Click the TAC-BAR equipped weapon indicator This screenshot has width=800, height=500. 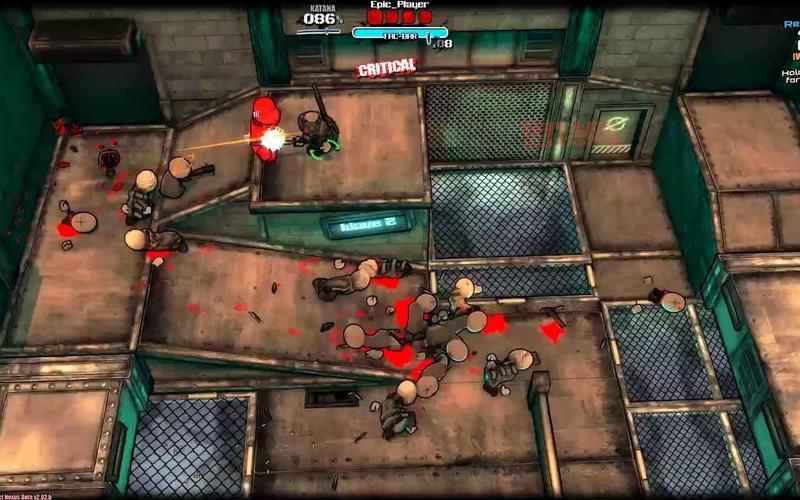pyautogui.click(x=399, y=35)
